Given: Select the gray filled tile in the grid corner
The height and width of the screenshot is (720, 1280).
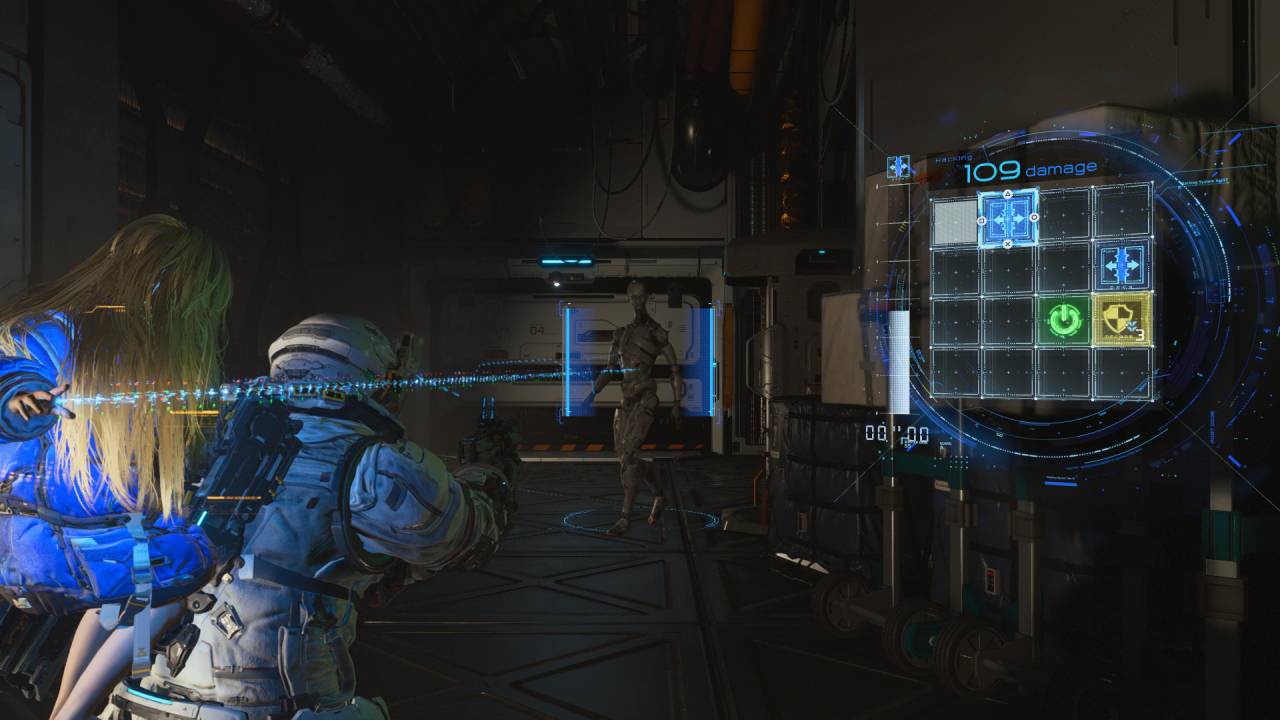Looking at the screenshot, I should (x=956, y=220).
